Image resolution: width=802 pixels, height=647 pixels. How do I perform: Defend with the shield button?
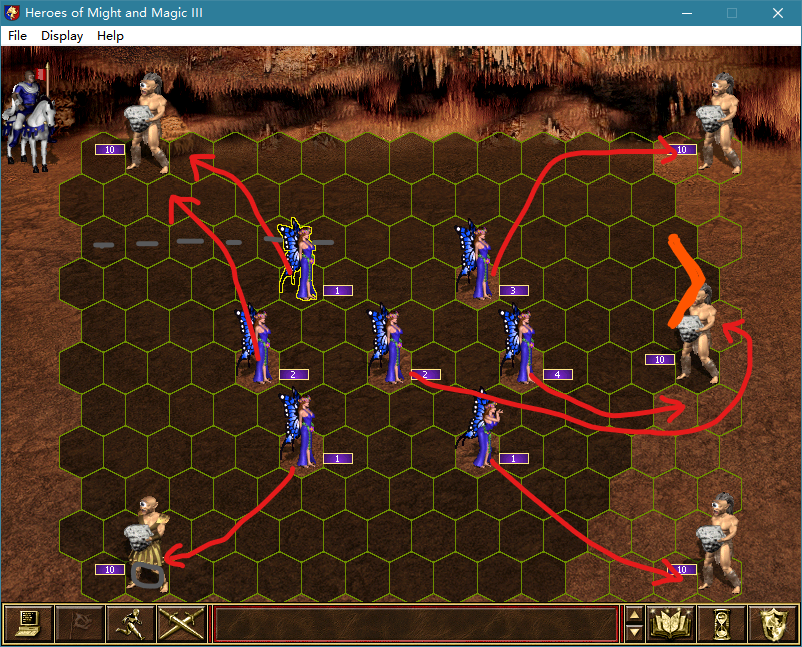(772, 624)
